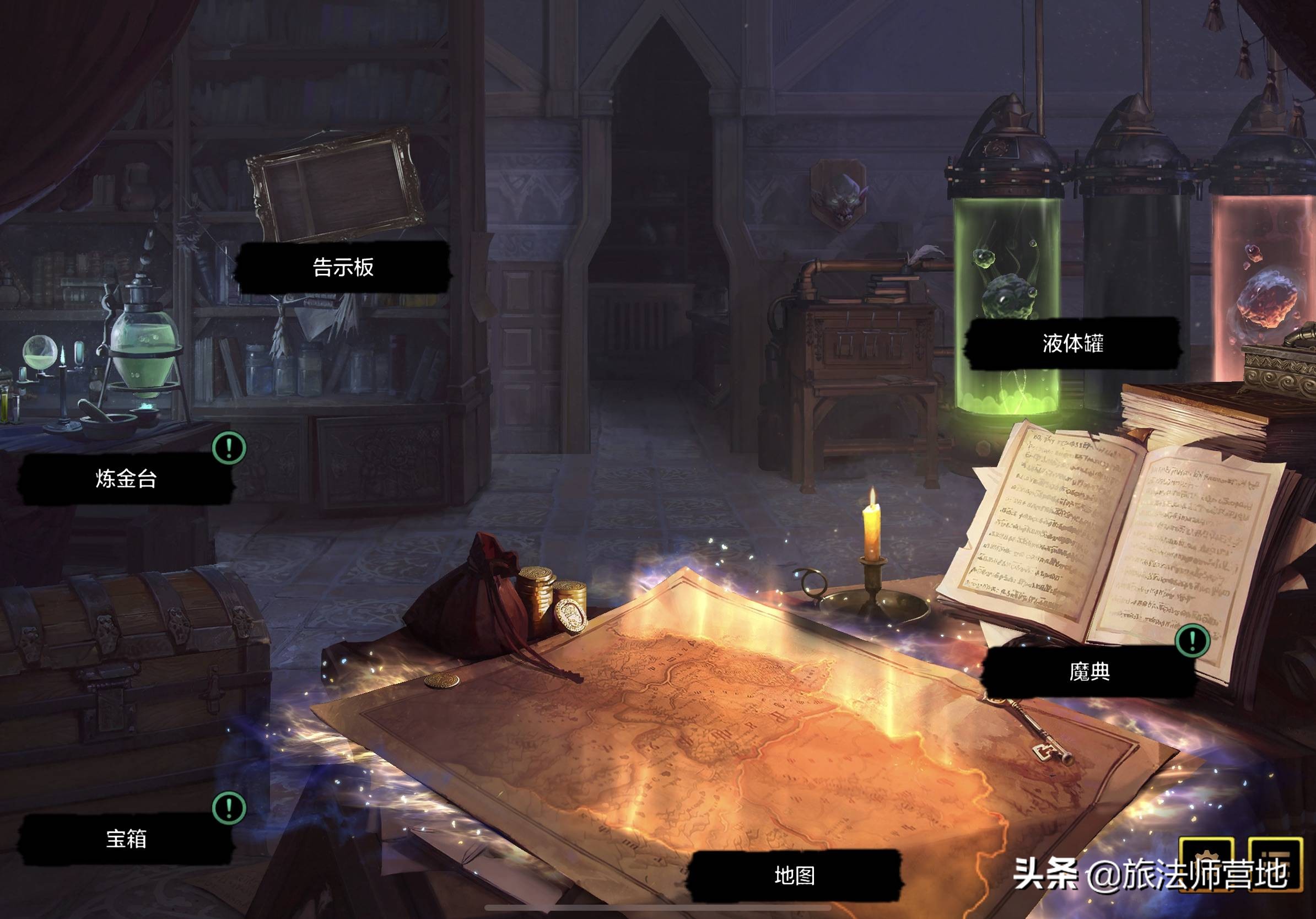The image size is (1316, 919).
Task: Open the gear settings button
Action: coord(1206,864)
